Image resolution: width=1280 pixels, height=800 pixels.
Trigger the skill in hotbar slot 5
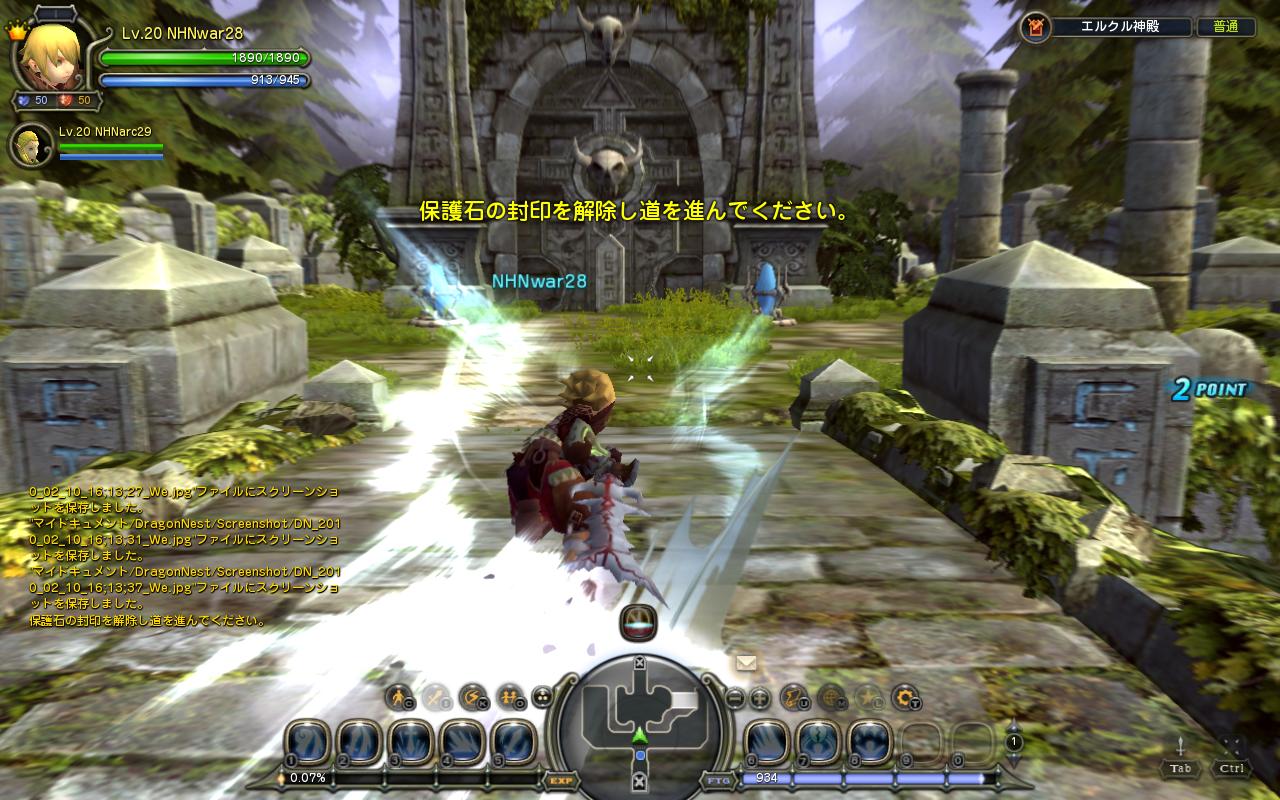point(515,743)
